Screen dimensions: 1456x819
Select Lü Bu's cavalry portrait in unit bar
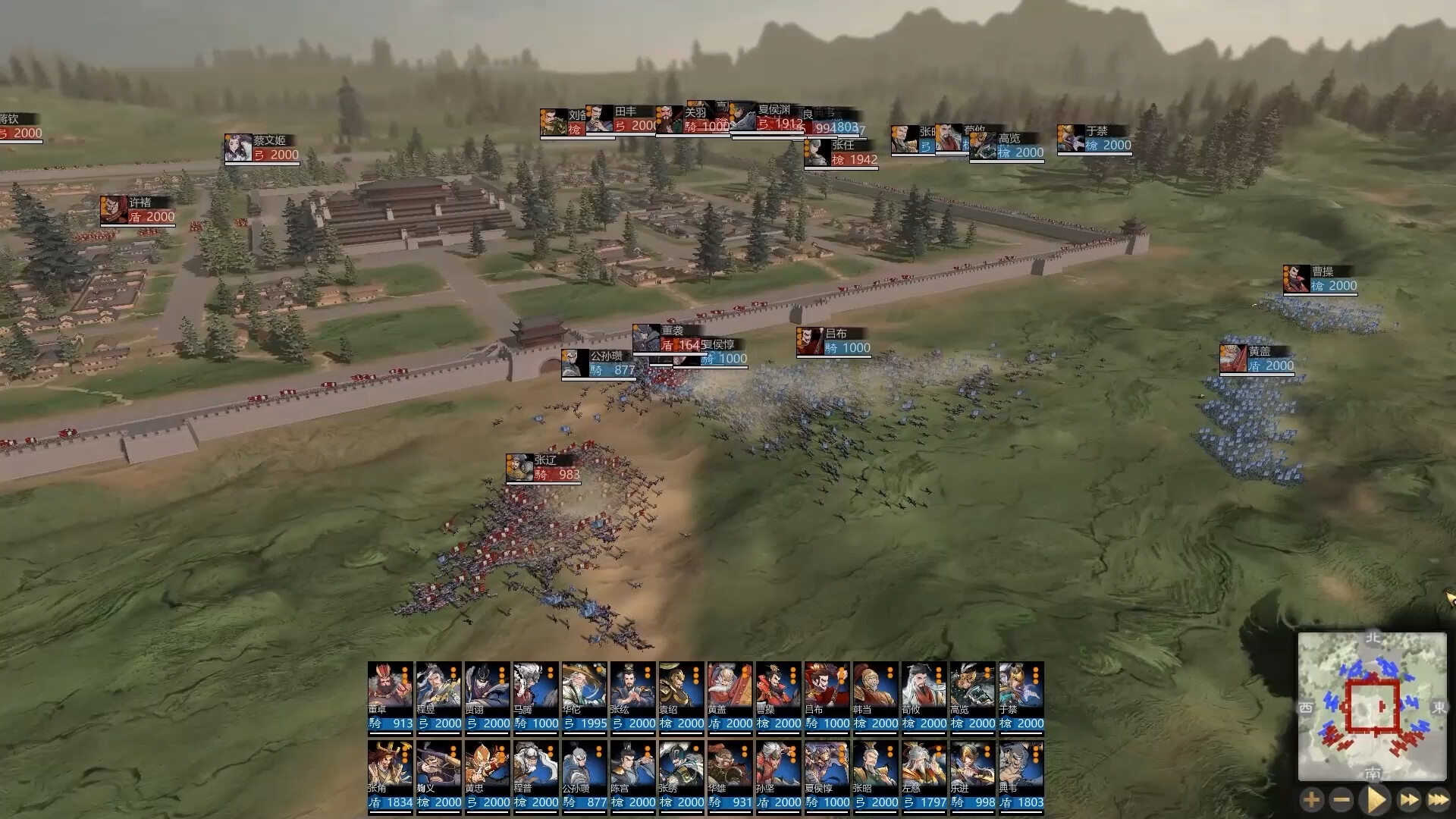tap(827, 698)
